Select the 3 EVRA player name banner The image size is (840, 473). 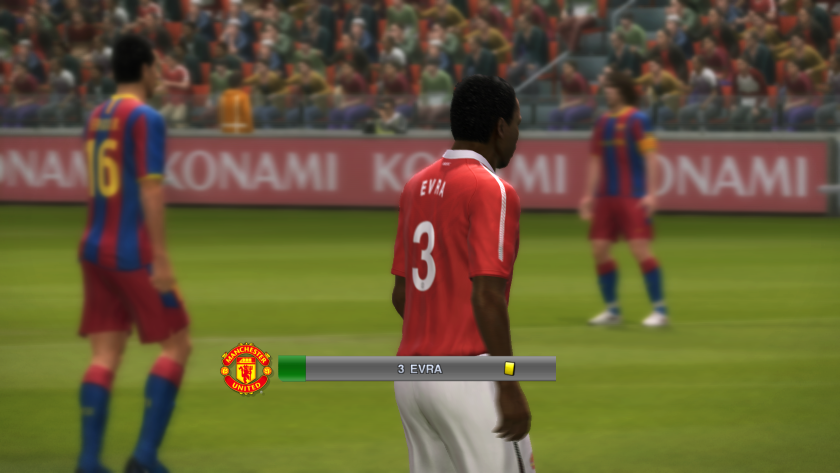tap(420, 369)
